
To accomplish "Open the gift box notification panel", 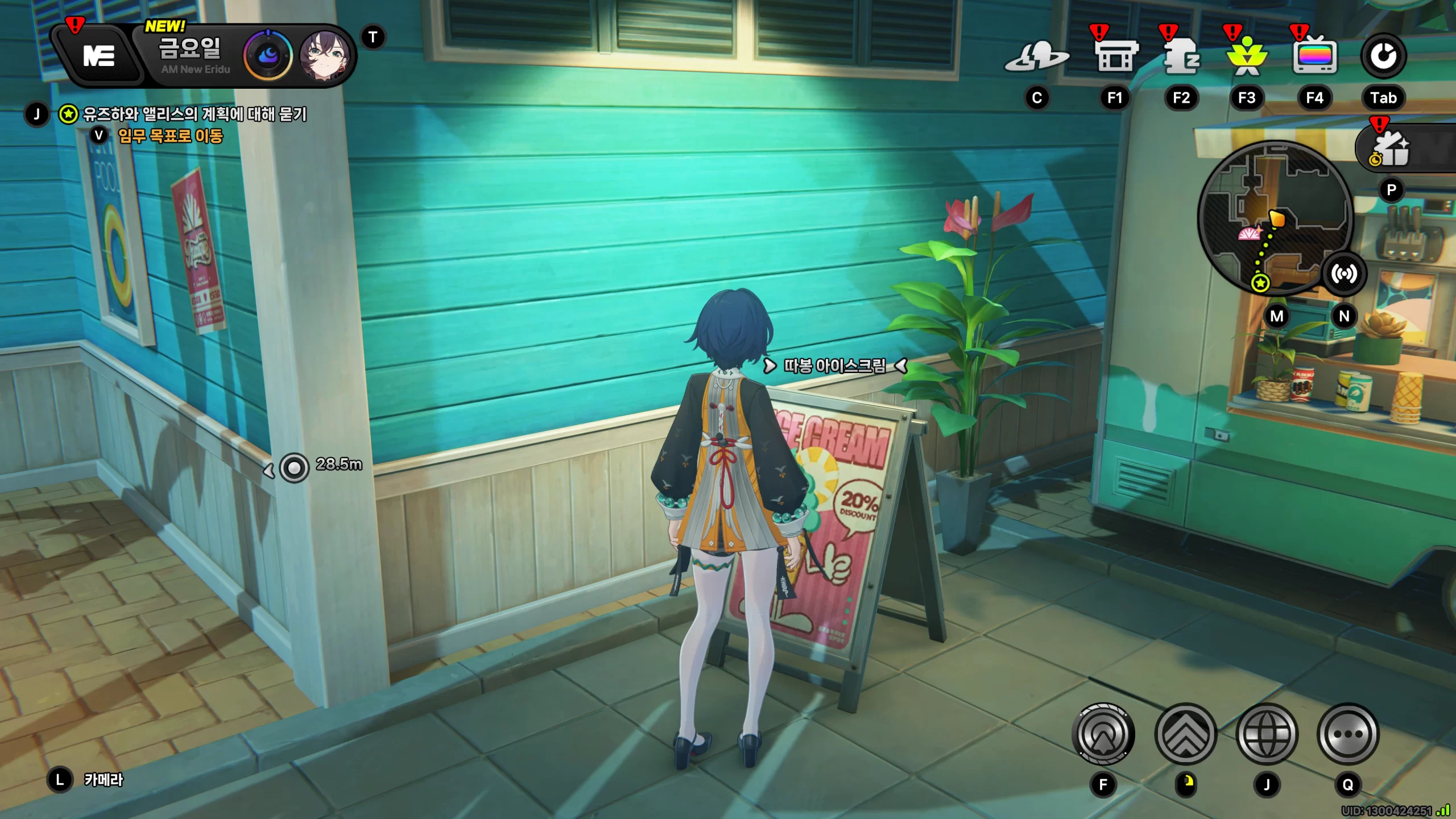I will click(x=1392, y=148).
